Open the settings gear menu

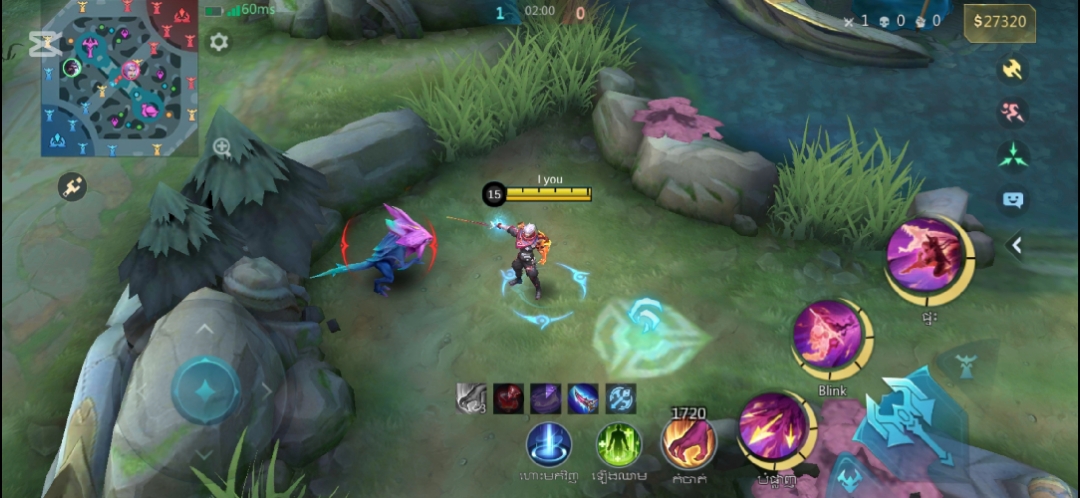click(x=218, y=42)
